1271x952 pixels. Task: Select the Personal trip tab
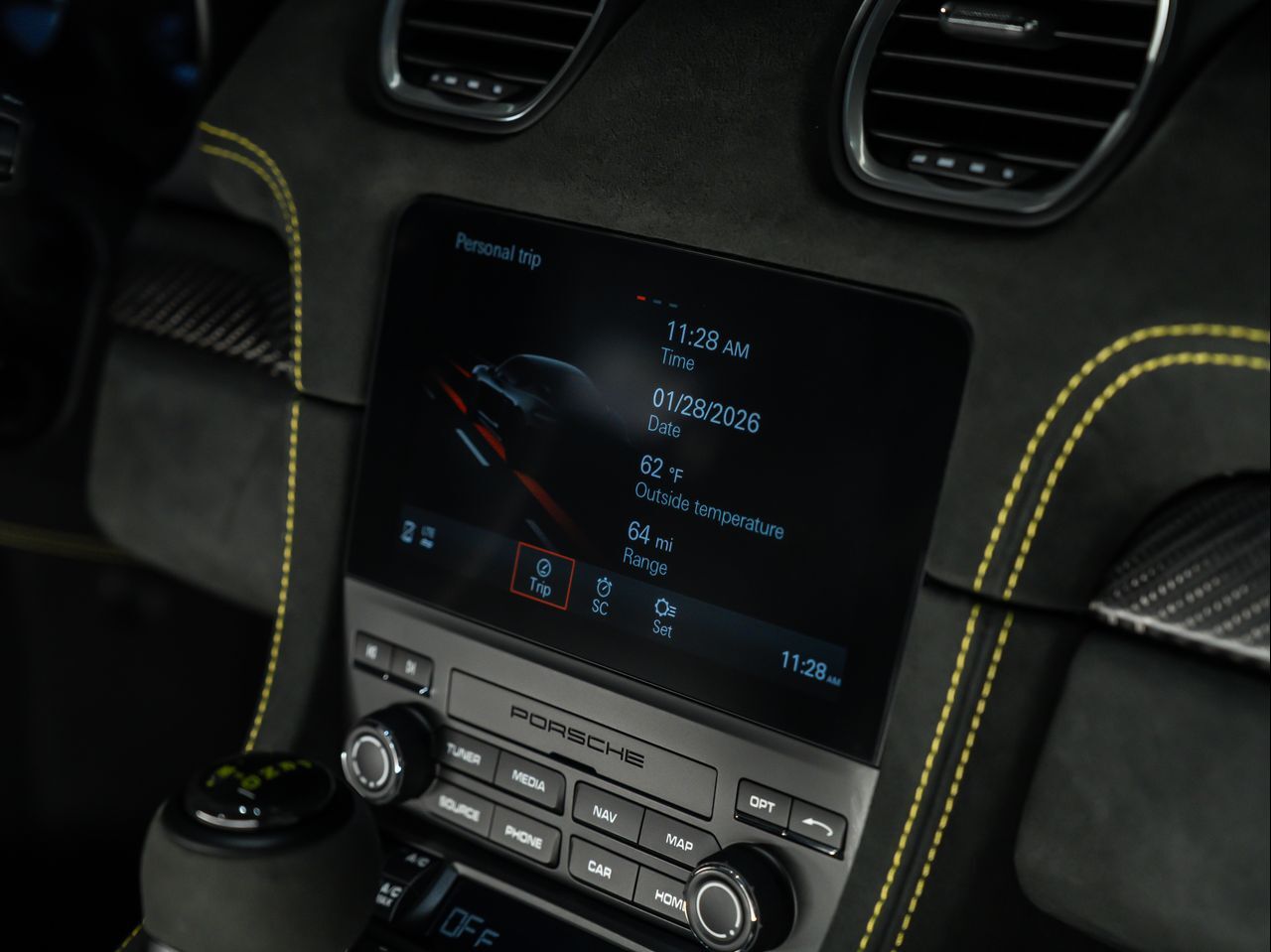[x=495, y=251]
